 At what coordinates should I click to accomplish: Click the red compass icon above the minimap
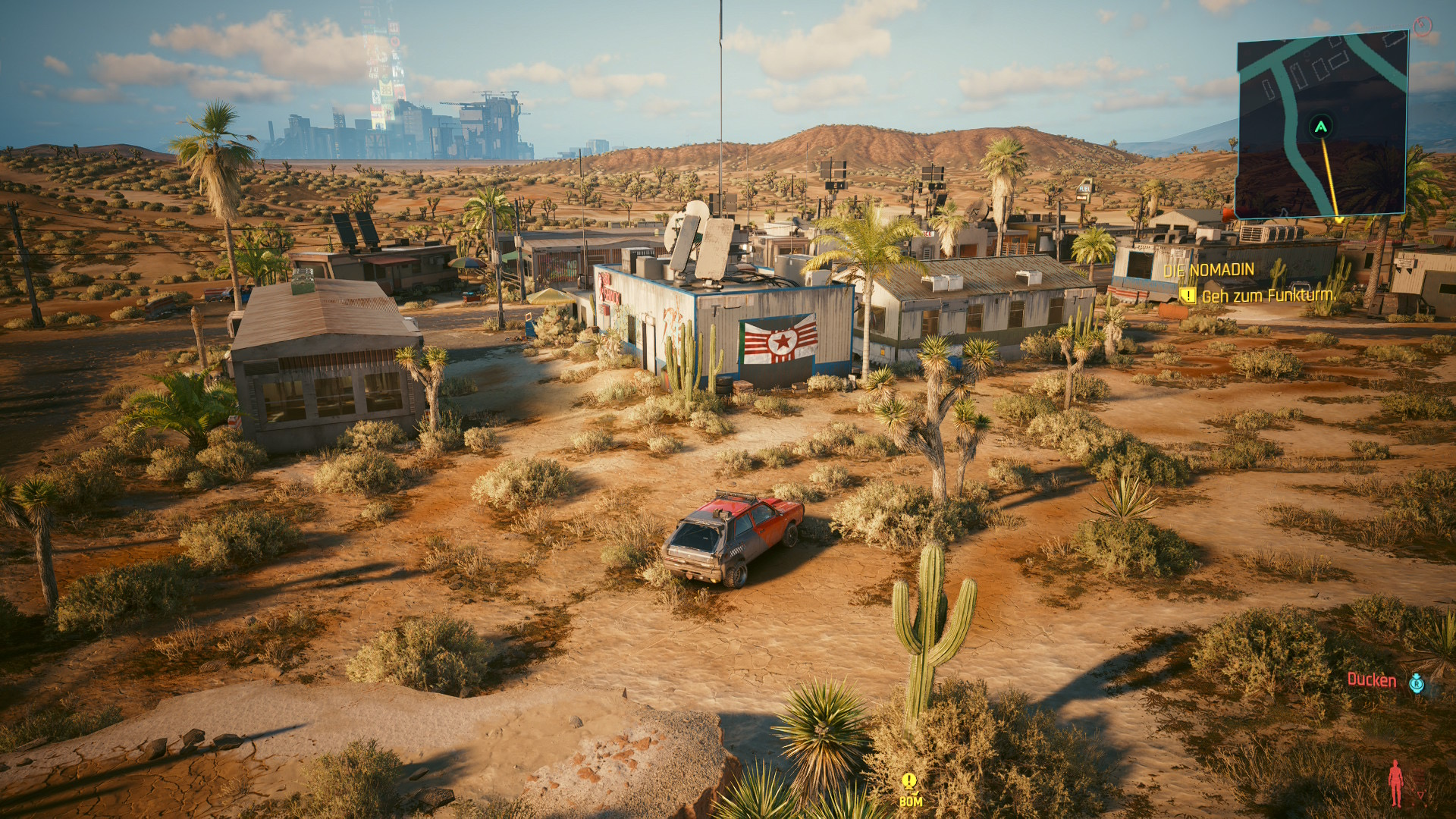[x=1423, y=27]
